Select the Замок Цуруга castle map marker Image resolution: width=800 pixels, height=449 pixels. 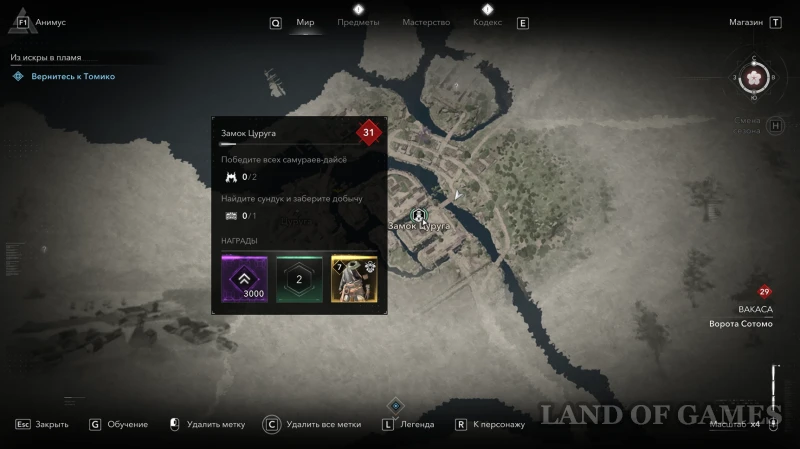point(420,214)
